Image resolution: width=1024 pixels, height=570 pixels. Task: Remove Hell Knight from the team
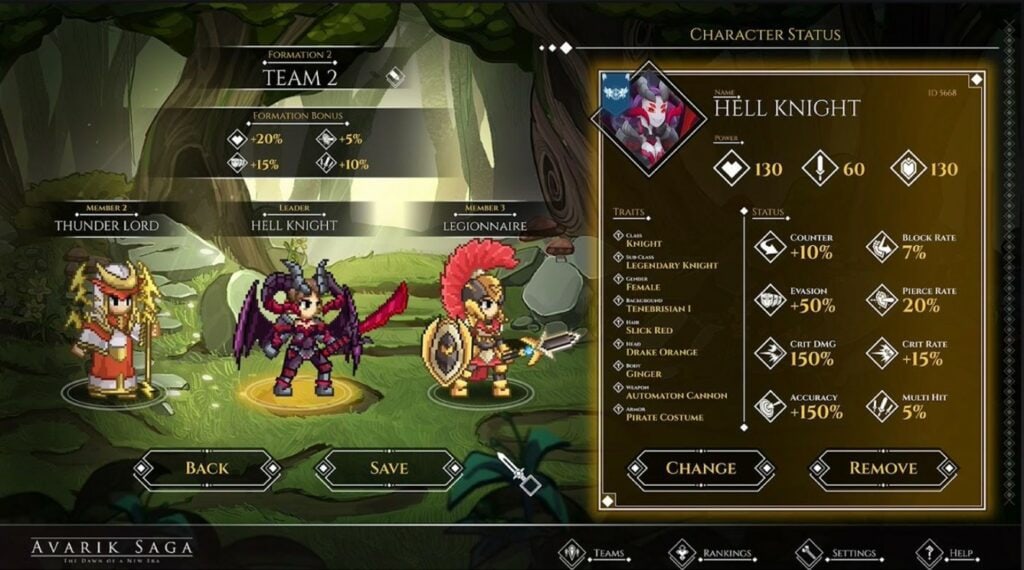(x=883, y=468)
